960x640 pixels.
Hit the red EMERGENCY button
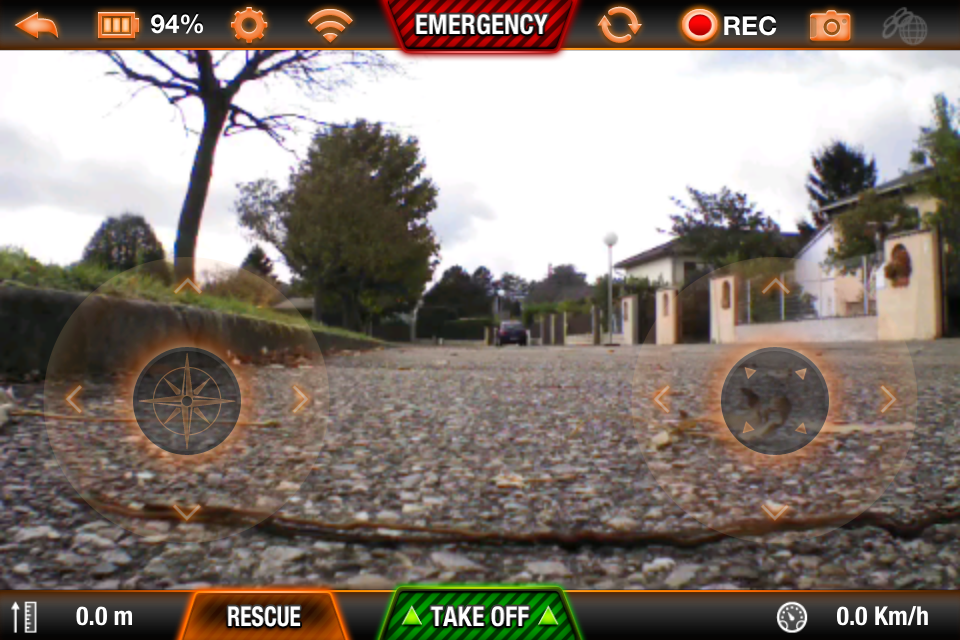481,25
